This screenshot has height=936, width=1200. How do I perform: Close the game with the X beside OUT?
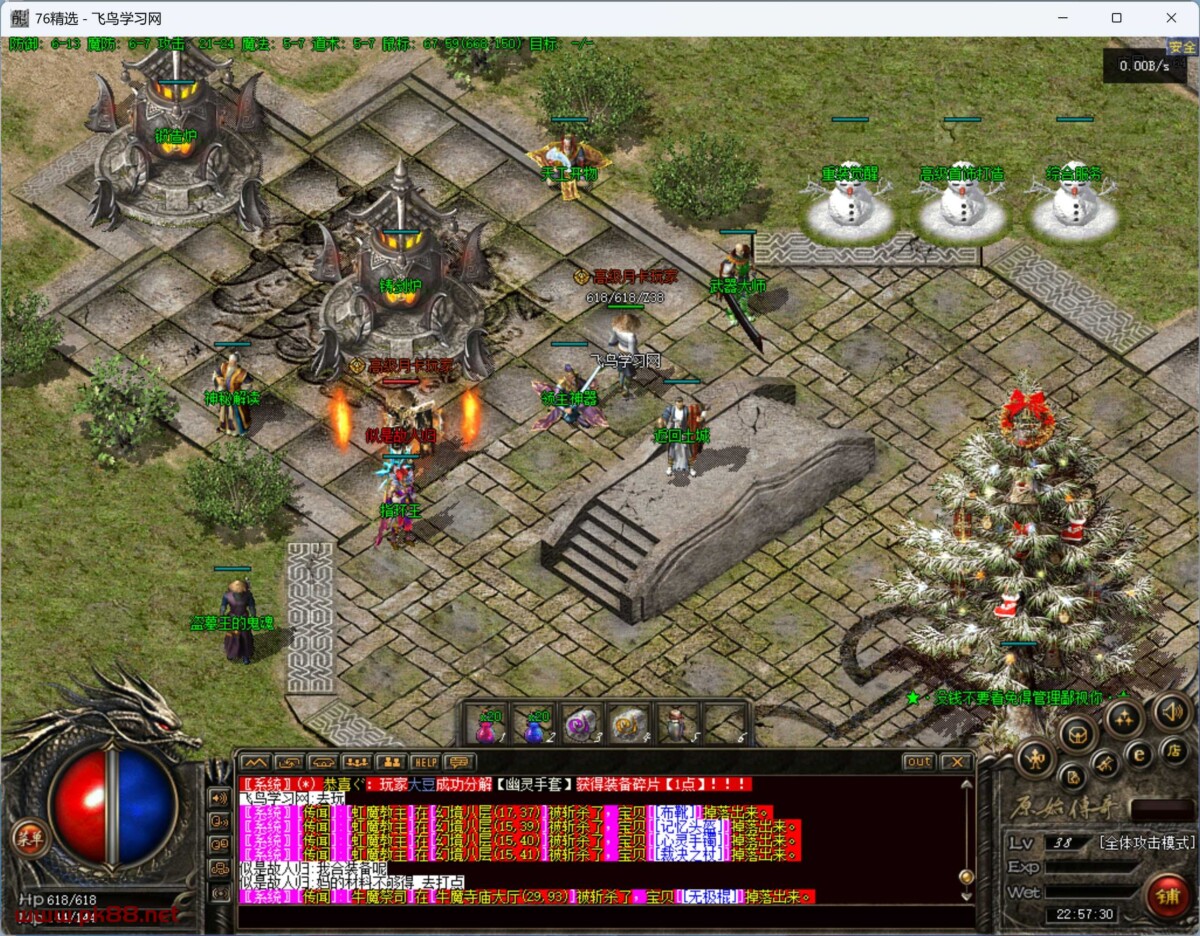pyautogui.click(x=956, y=762)
